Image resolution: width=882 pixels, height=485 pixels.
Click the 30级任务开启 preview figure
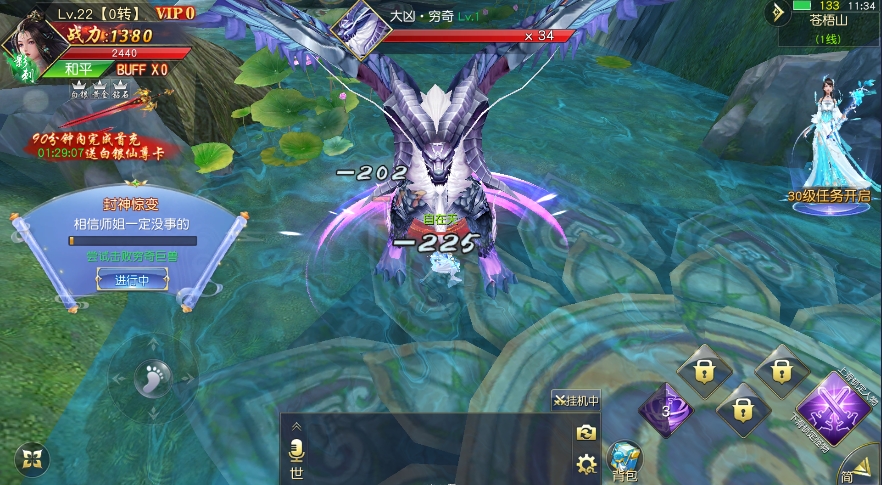(x=828, y=140)
